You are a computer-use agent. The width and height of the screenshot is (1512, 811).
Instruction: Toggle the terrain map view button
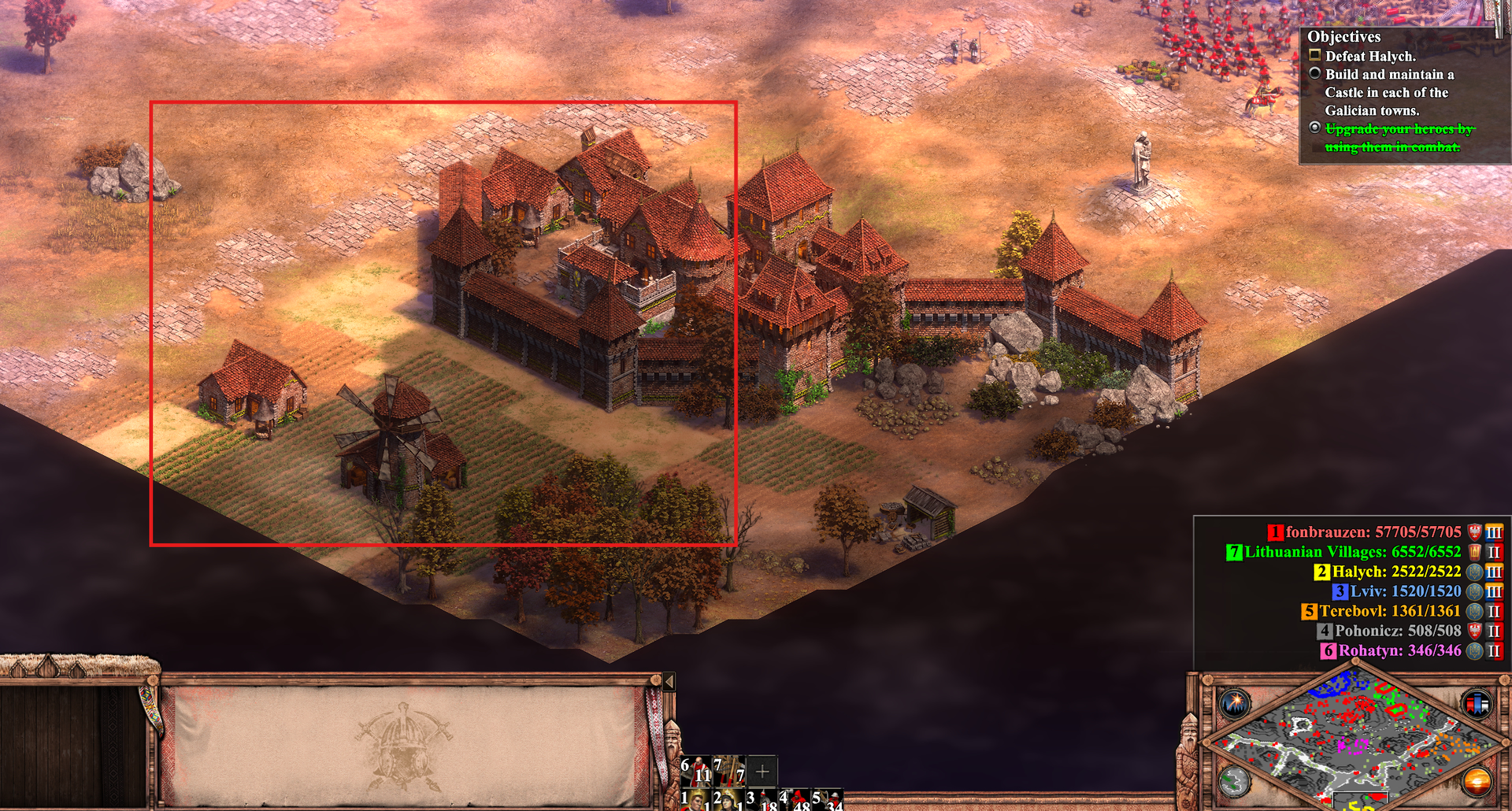[x=1234, y=781]
